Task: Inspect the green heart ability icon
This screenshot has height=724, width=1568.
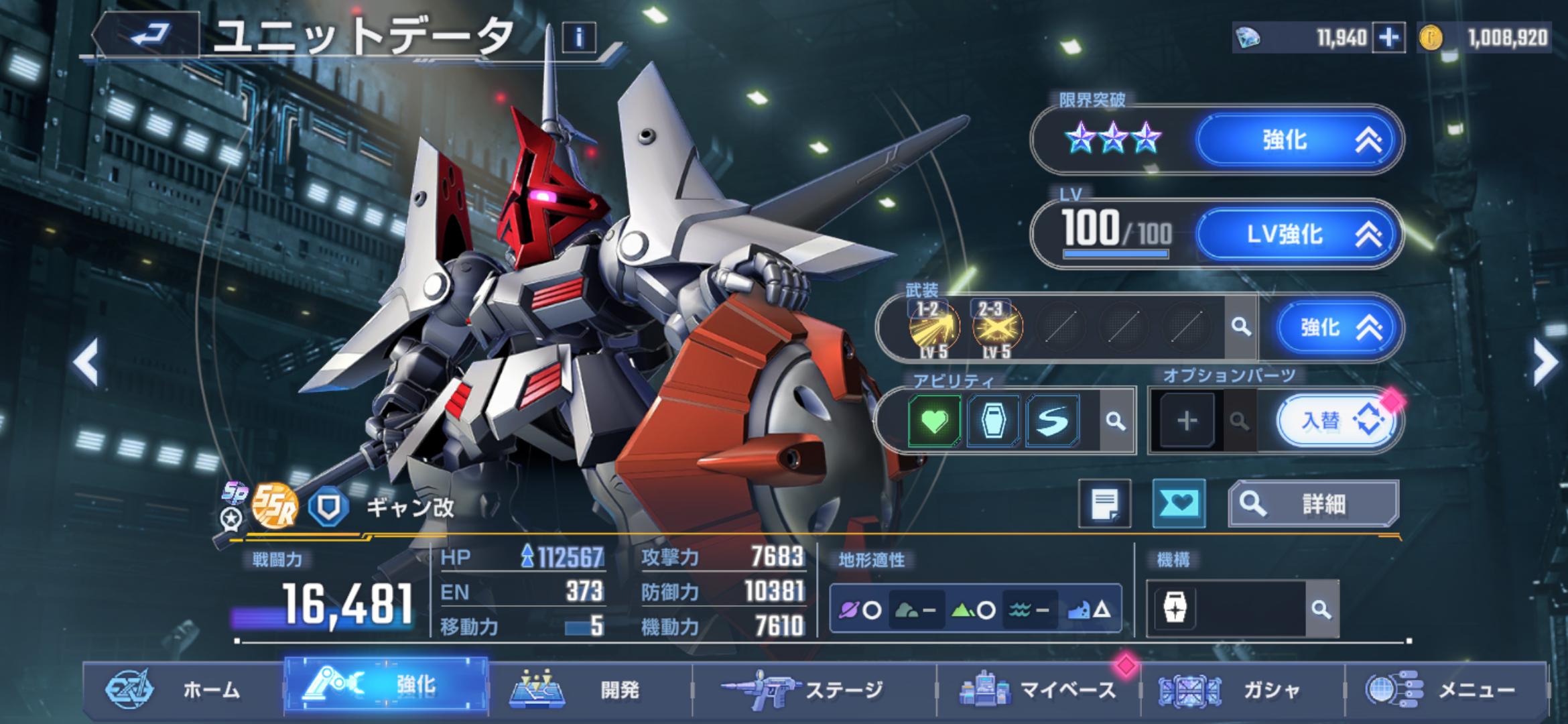Action: click(935, 421)
